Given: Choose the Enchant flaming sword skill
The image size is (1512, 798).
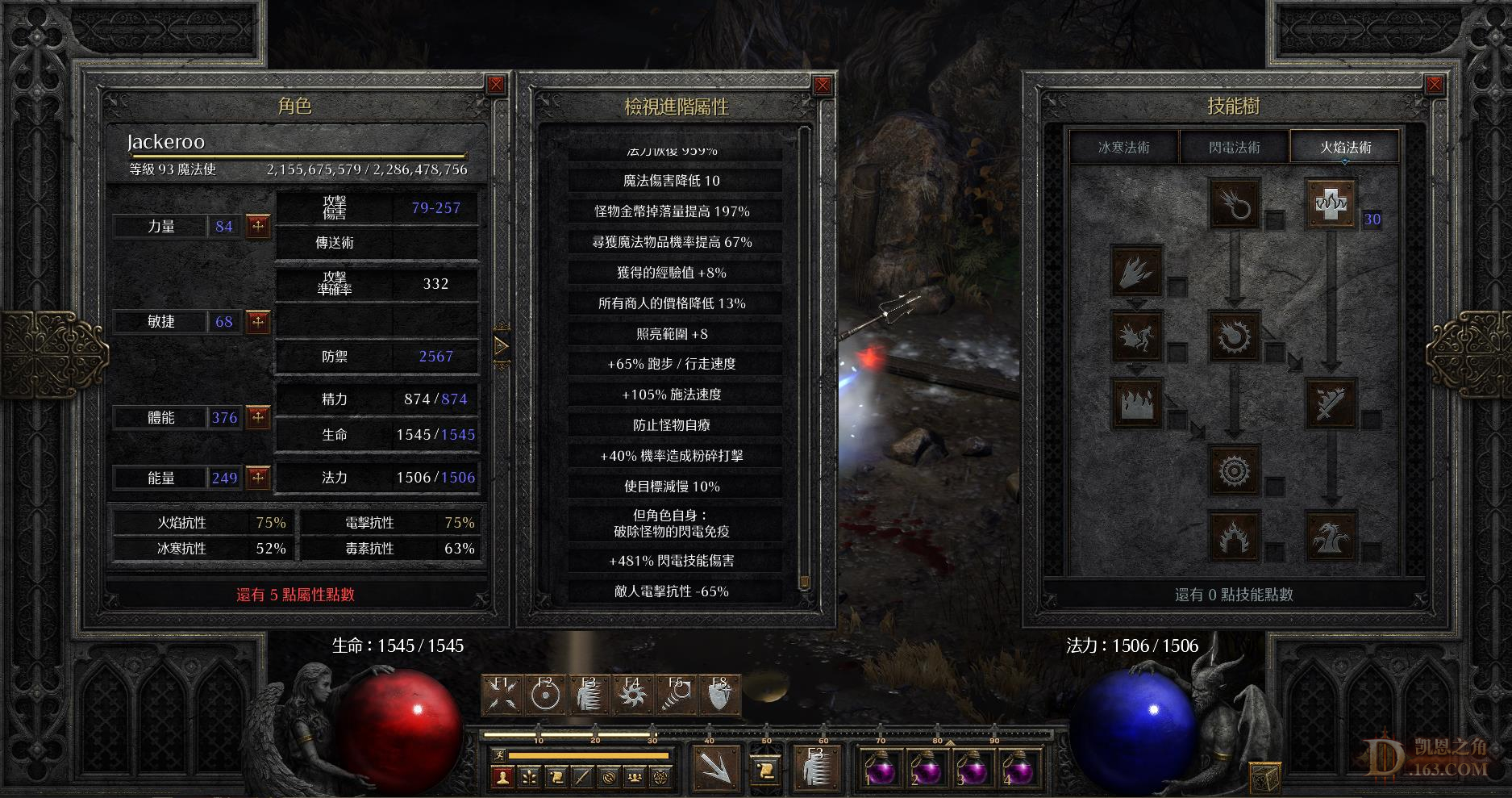Looking at the screenshot, I should [x=1331, y=402].
